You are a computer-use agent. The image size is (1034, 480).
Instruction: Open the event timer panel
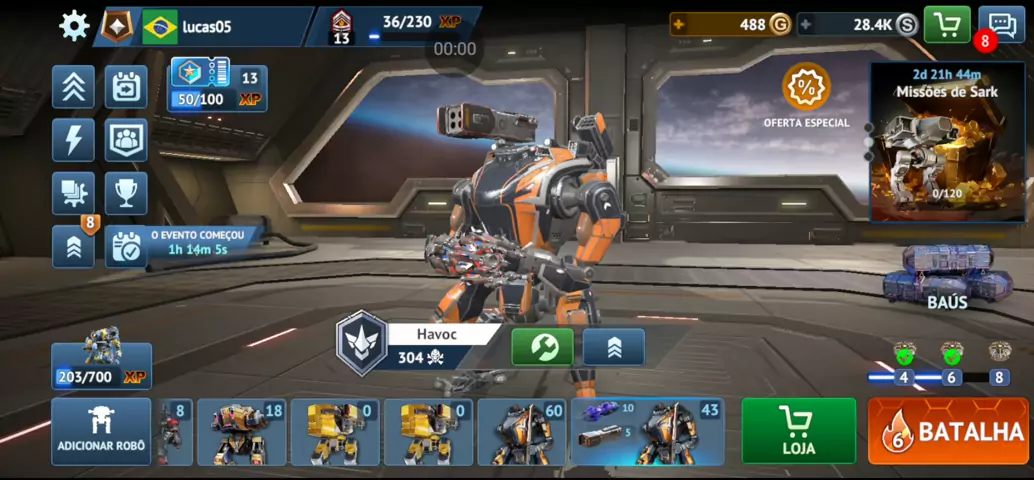click(185, 245)
